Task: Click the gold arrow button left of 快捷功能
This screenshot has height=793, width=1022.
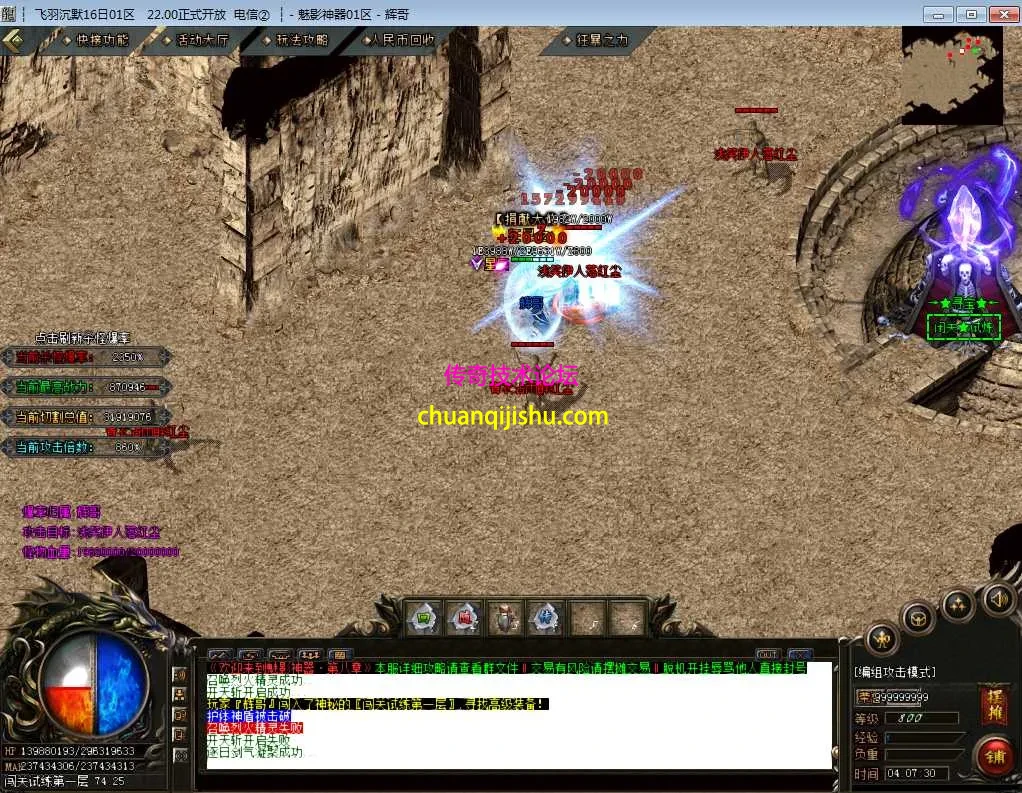Action: tap(14, 40)
